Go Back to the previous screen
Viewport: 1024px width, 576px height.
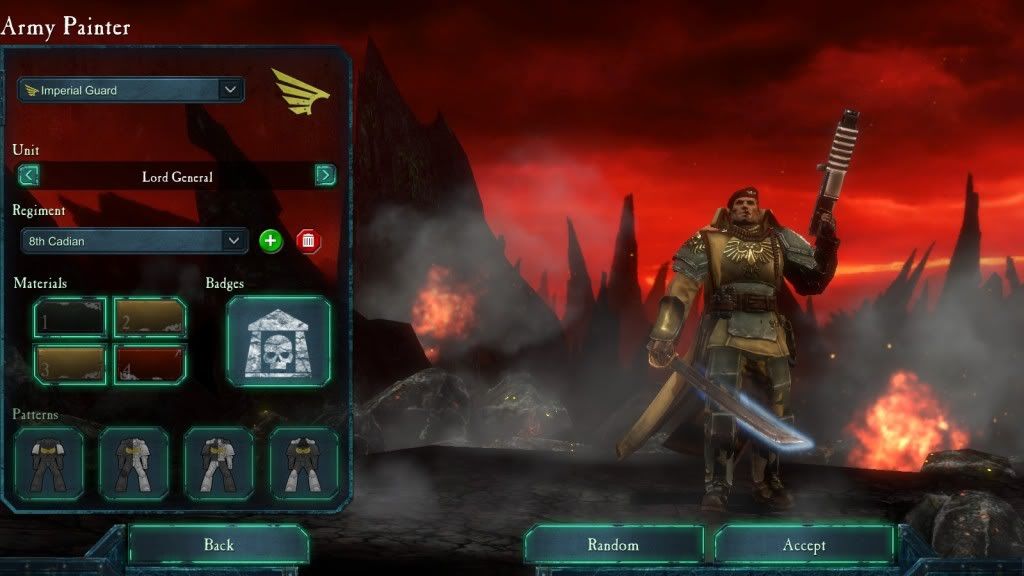tap(218, 545)
